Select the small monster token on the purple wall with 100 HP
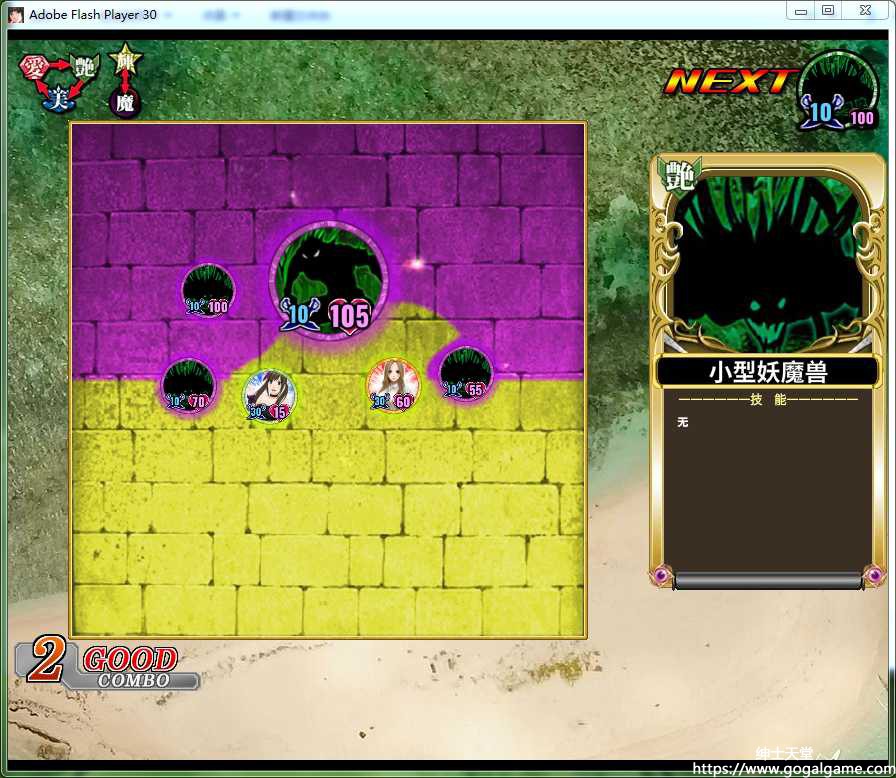Image resolution: width=896 pixels, height=778 pixels. pos(208,291)
